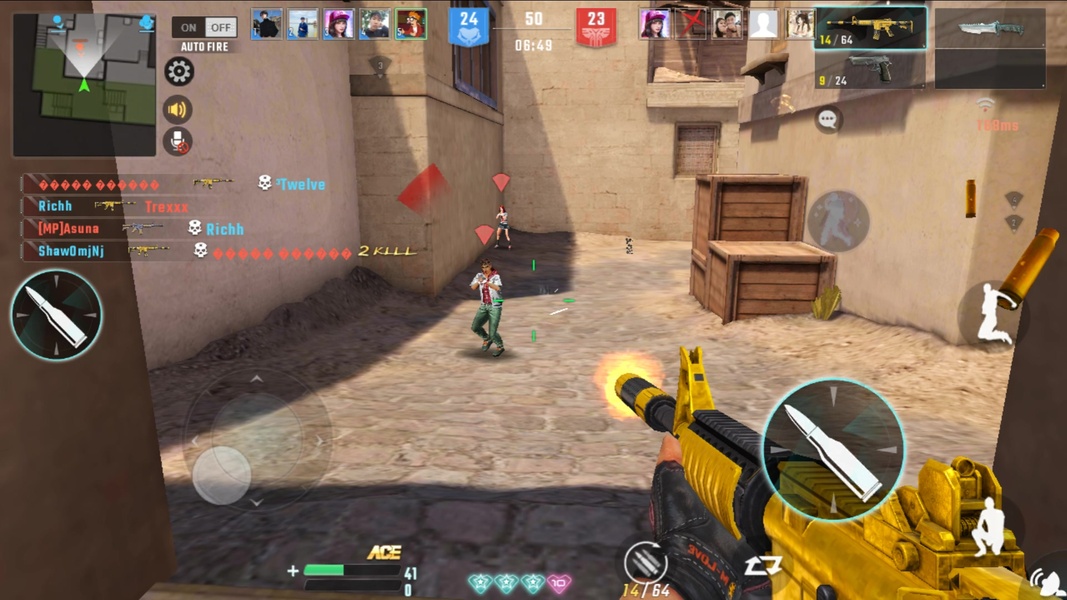Viewport: 1067px width, 600px height.
Task: Open the minimap
Action: coord(84,84)
